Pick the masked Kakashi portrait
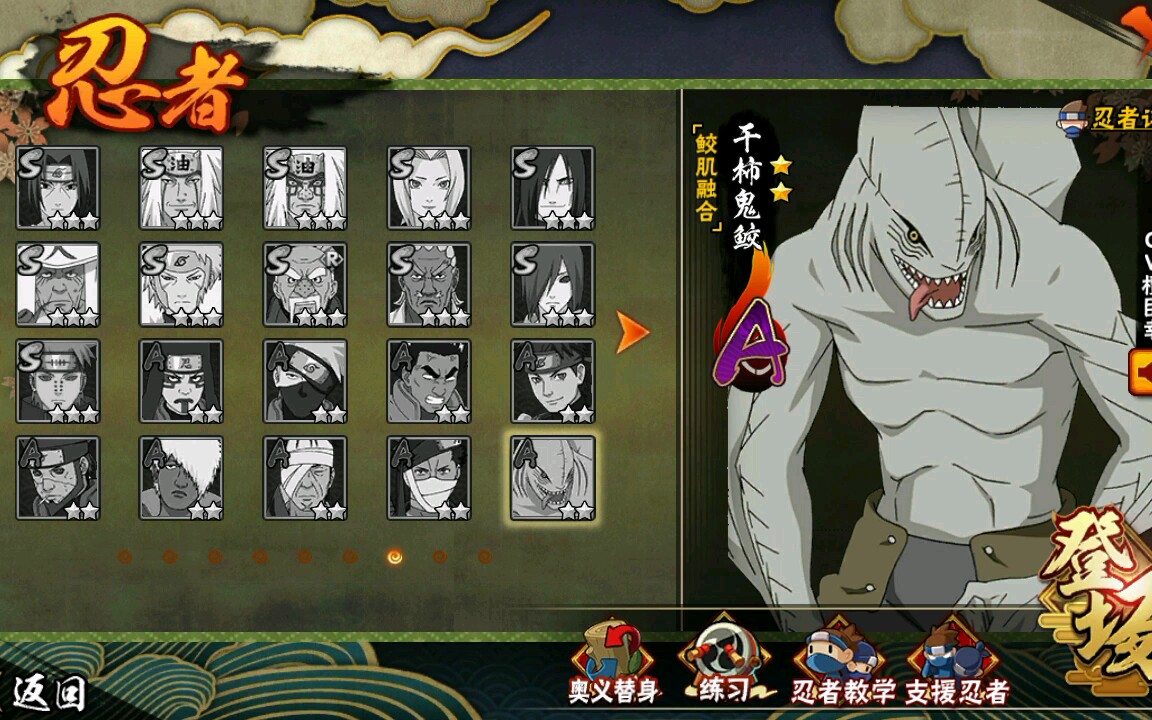The image size is (1152, 720). 305,381
